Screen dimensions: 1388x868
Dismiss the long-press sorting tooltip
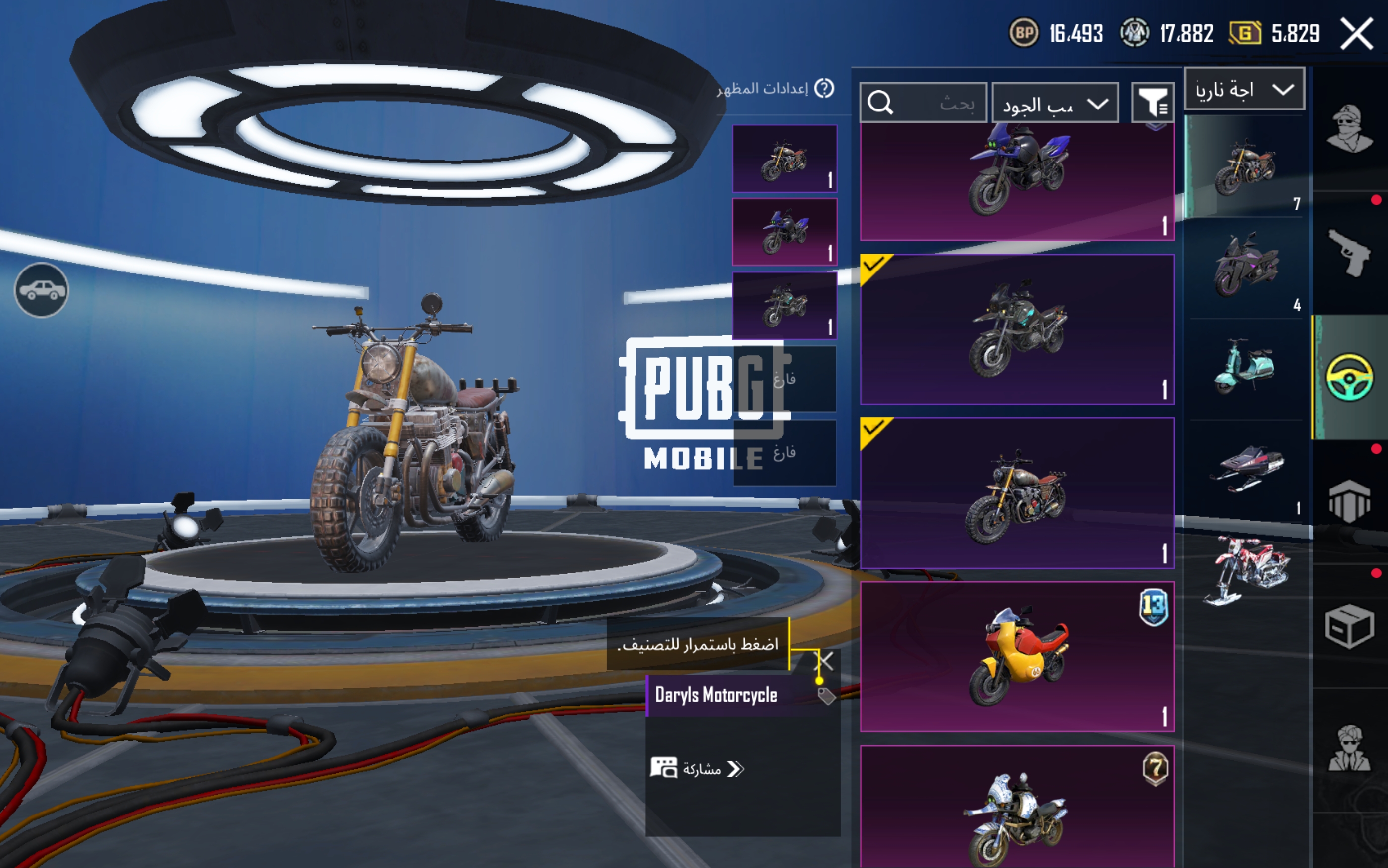(x=825, y=661)
